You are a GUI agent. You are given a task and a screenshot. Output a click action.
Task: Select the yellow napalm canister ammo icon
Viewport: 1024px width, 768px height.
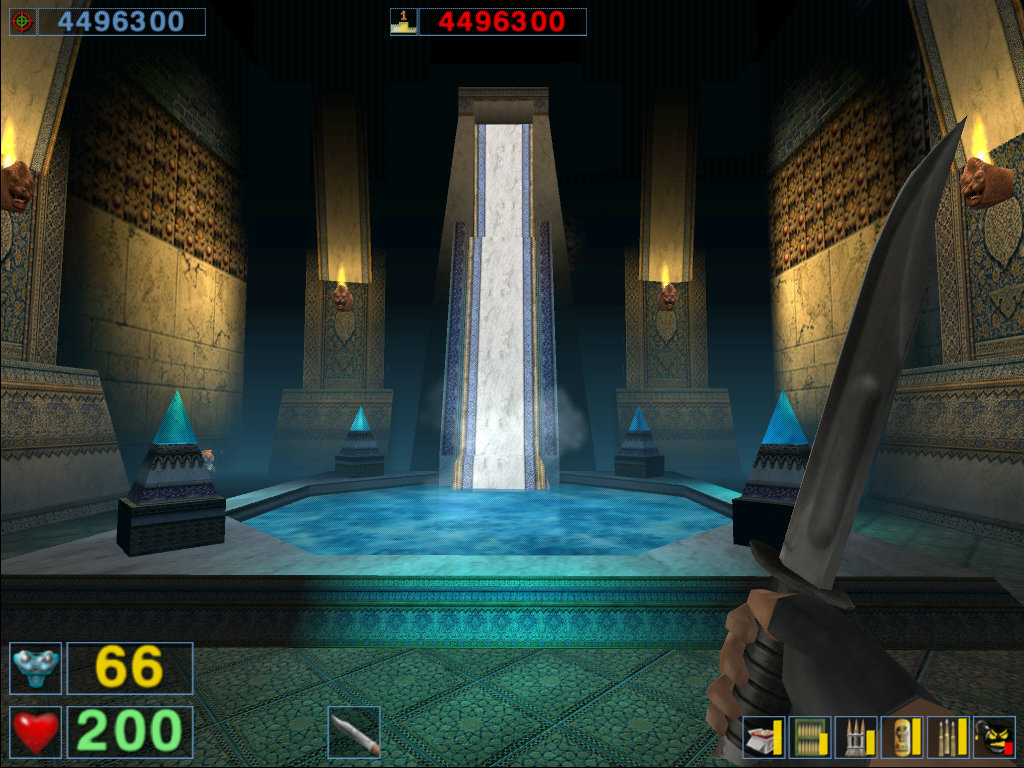pos(903,738)
